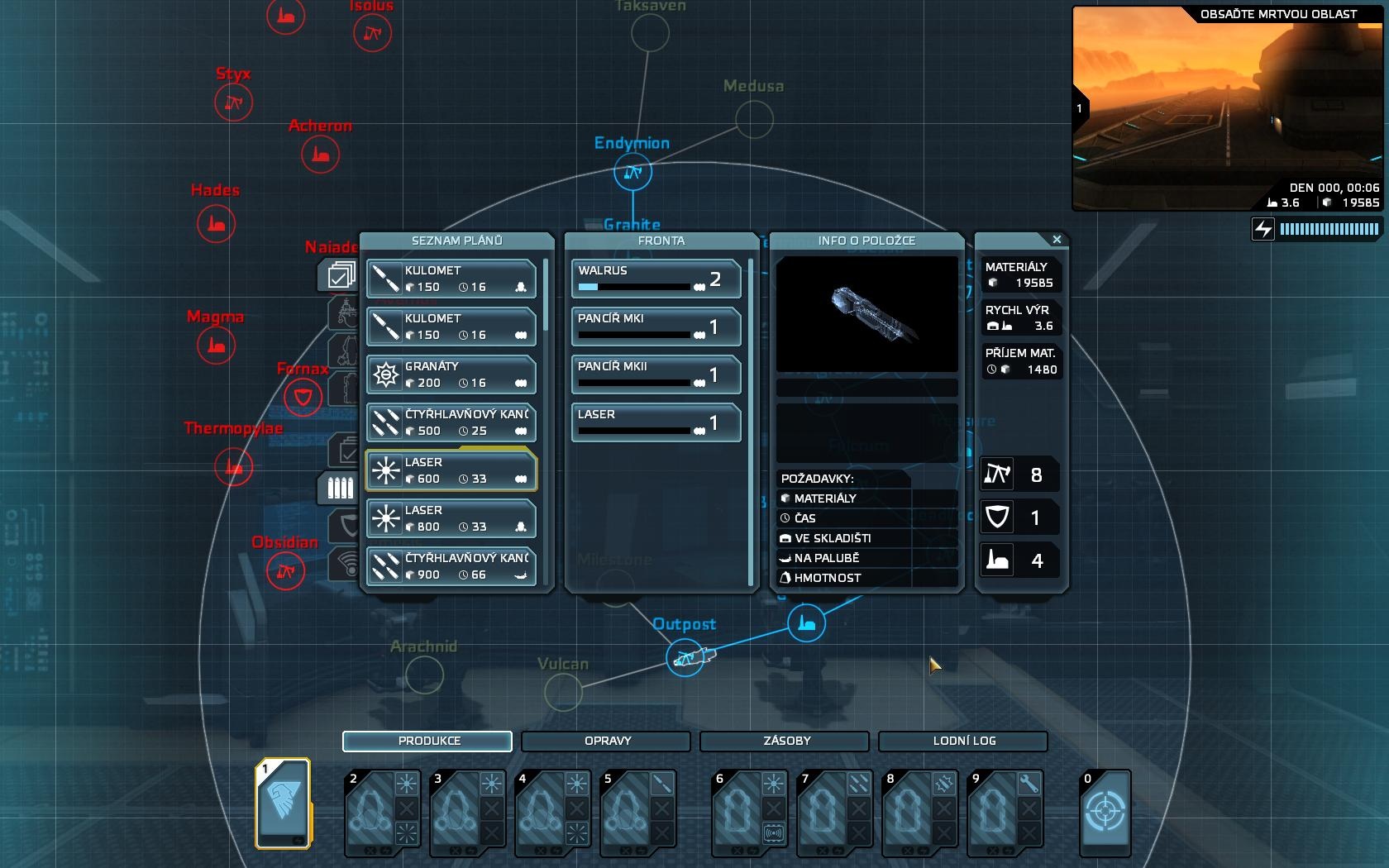The width and height of the screenshot is (1389, 868).
Task: Select the GRANÁTY blueprint in SEZNAM PLÁNŮ
Action: pos(451,374)
